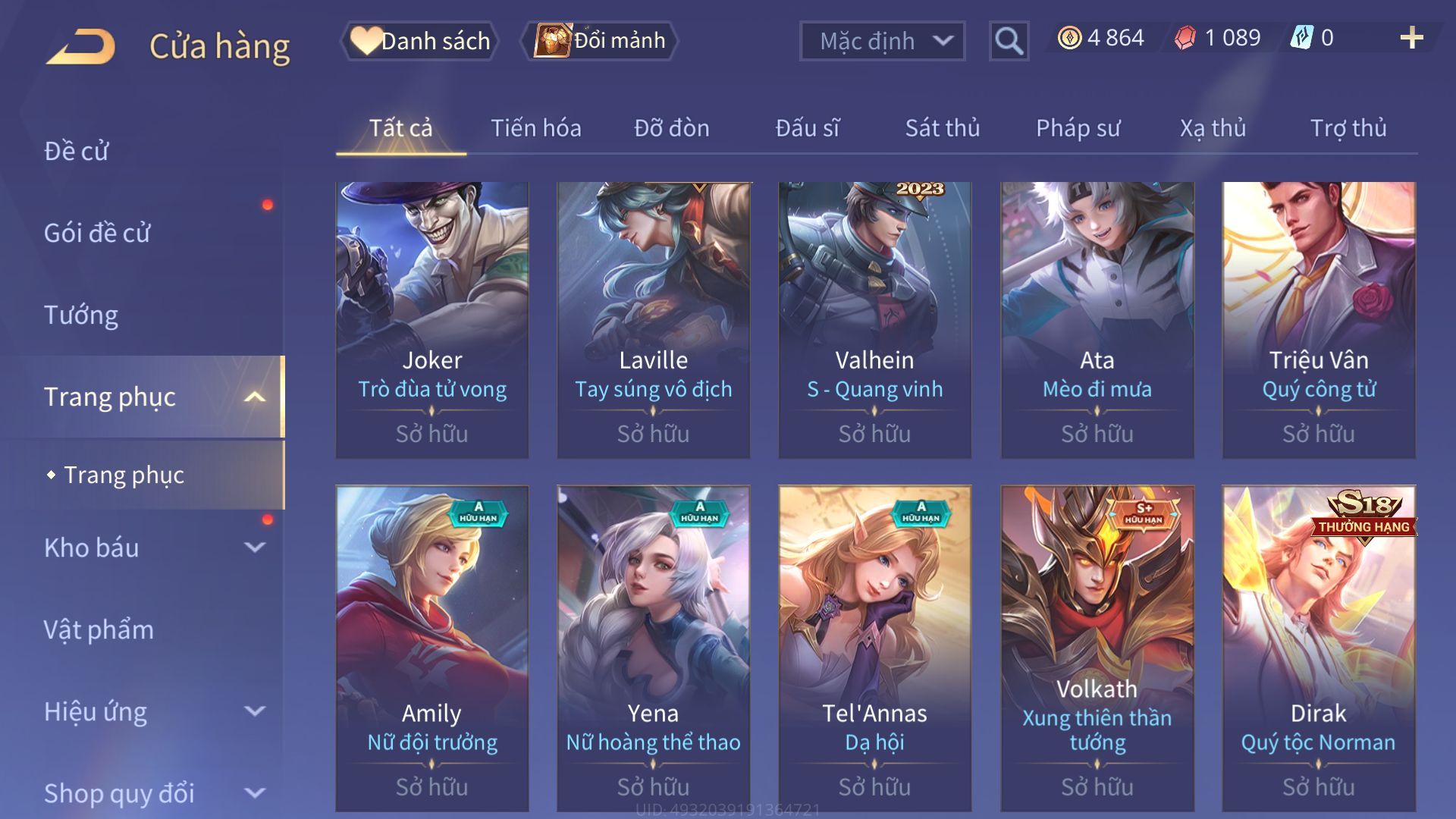
Task: Add currency with the plus button
Action: [x=1411, y=38]
